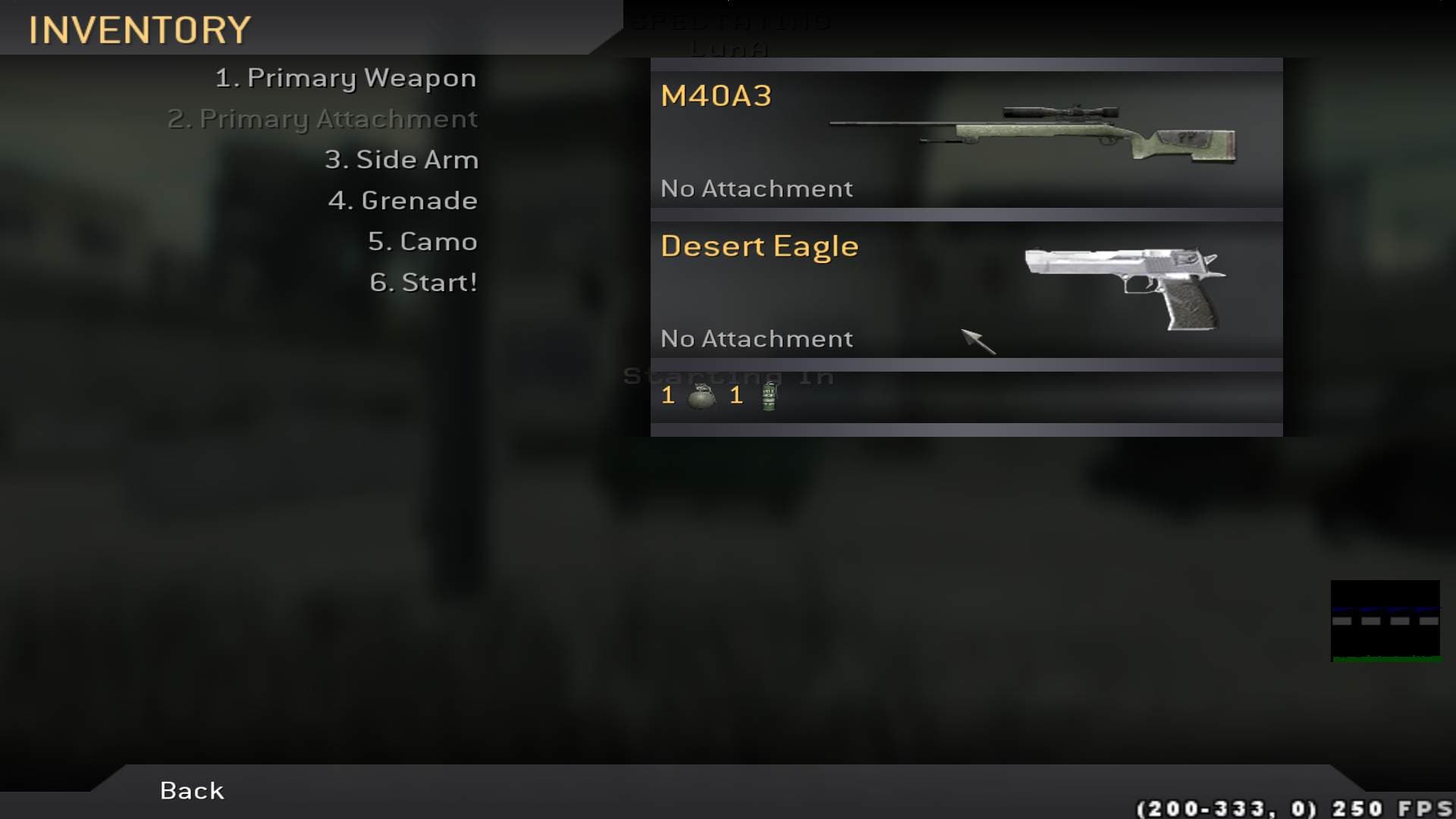Go back using the Back button

[192, 791]
